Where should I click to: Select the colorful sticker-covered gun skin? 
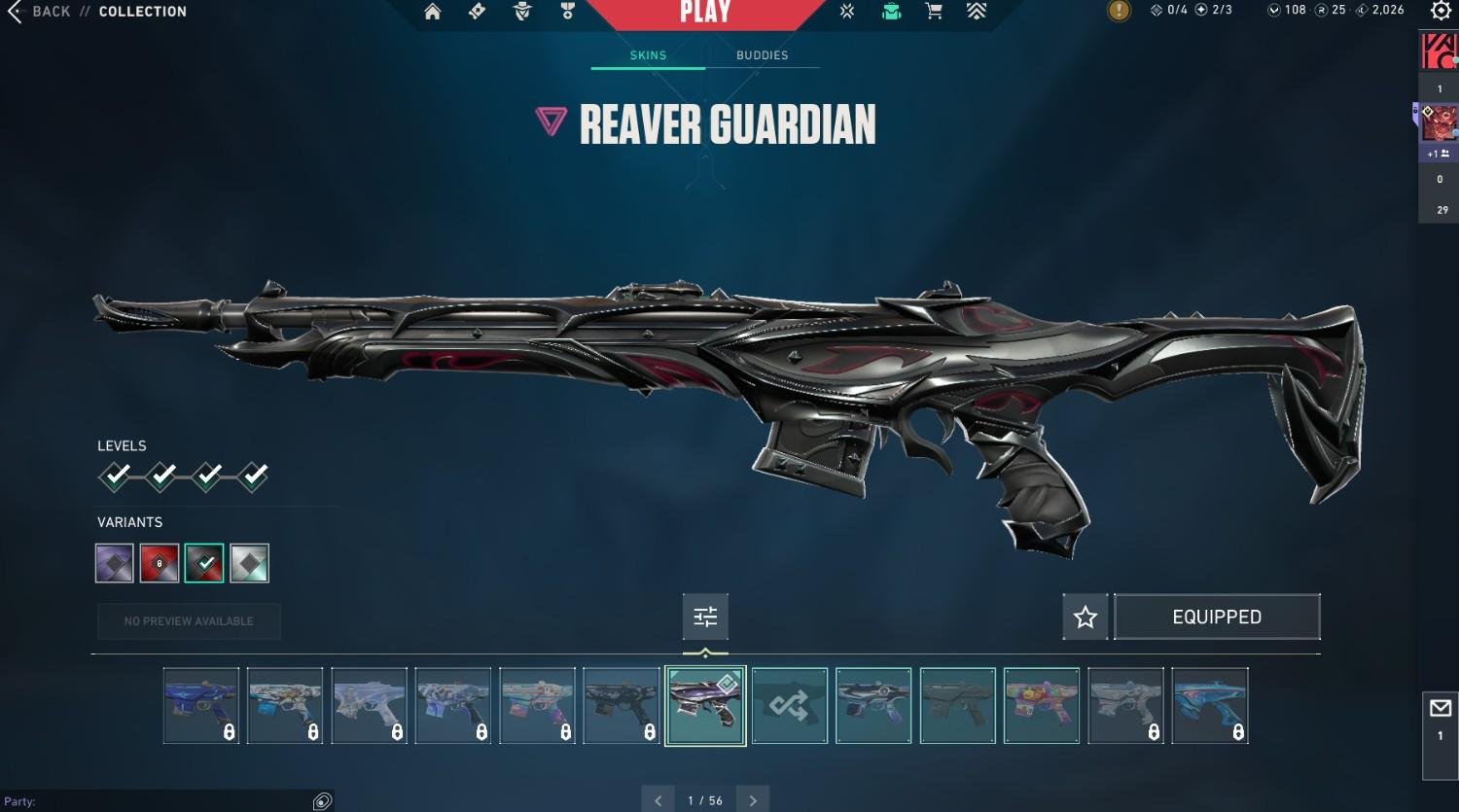coord(1041,706)
